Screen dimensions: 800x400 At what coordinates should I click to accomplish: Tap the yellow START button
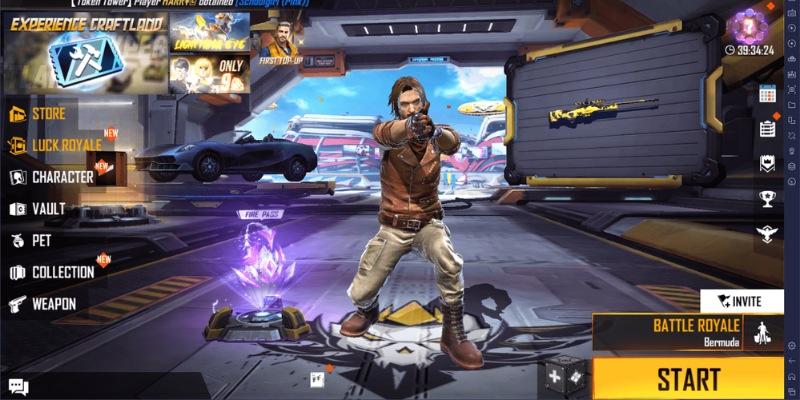688,379
